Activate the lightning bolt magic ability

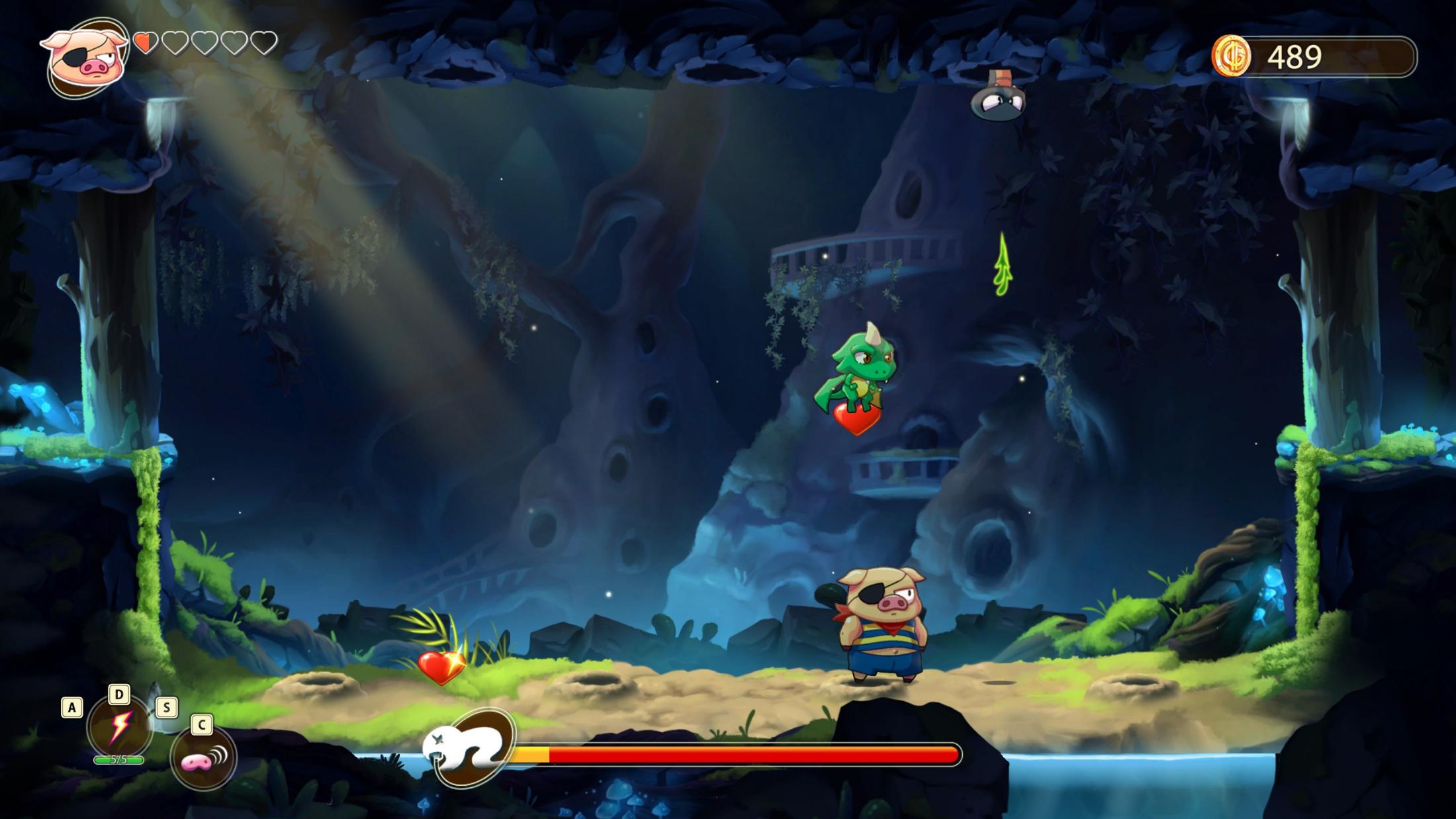(x=119, y=727)
